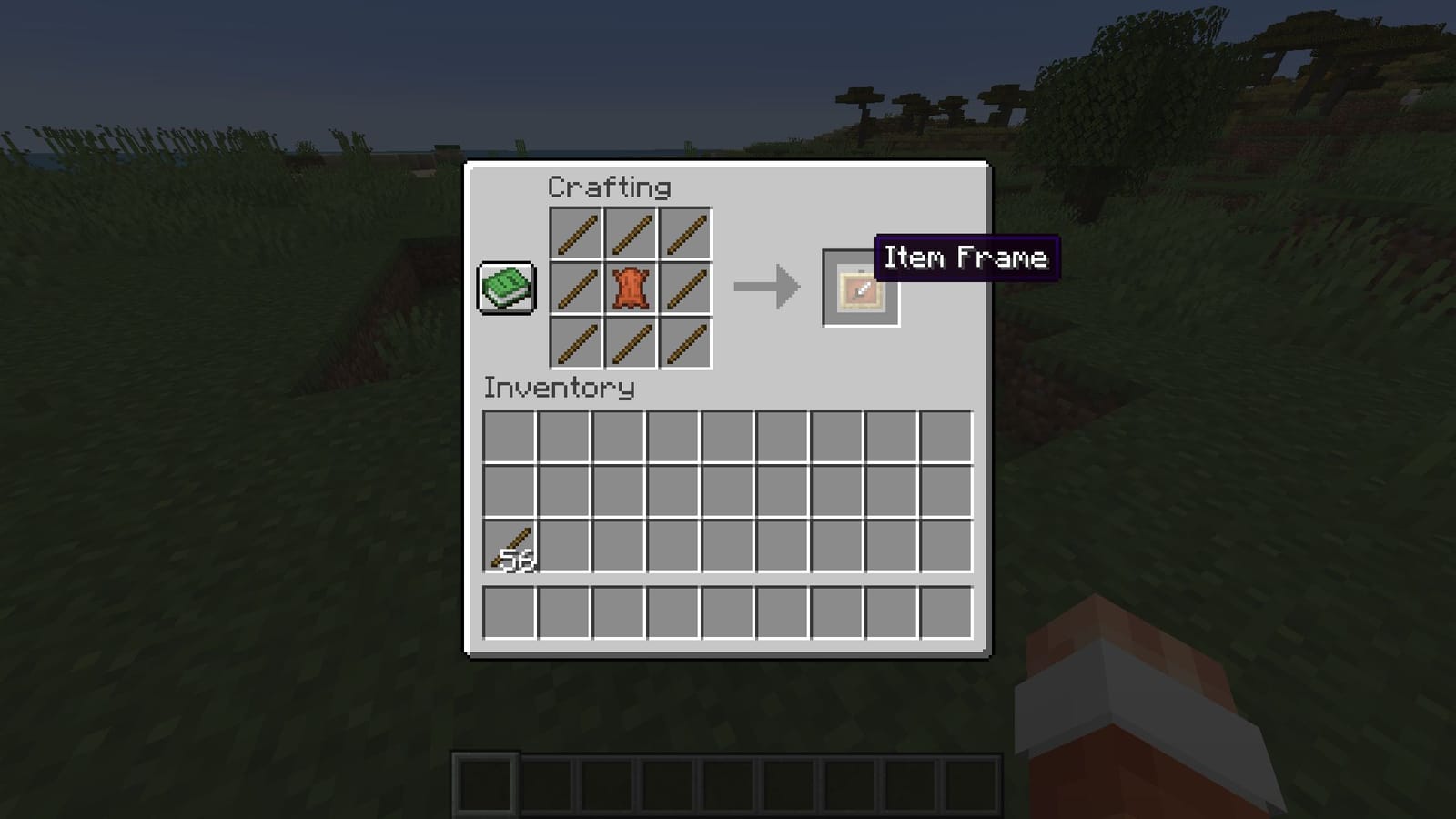Click the Crafting heading text

click(608, 187)
